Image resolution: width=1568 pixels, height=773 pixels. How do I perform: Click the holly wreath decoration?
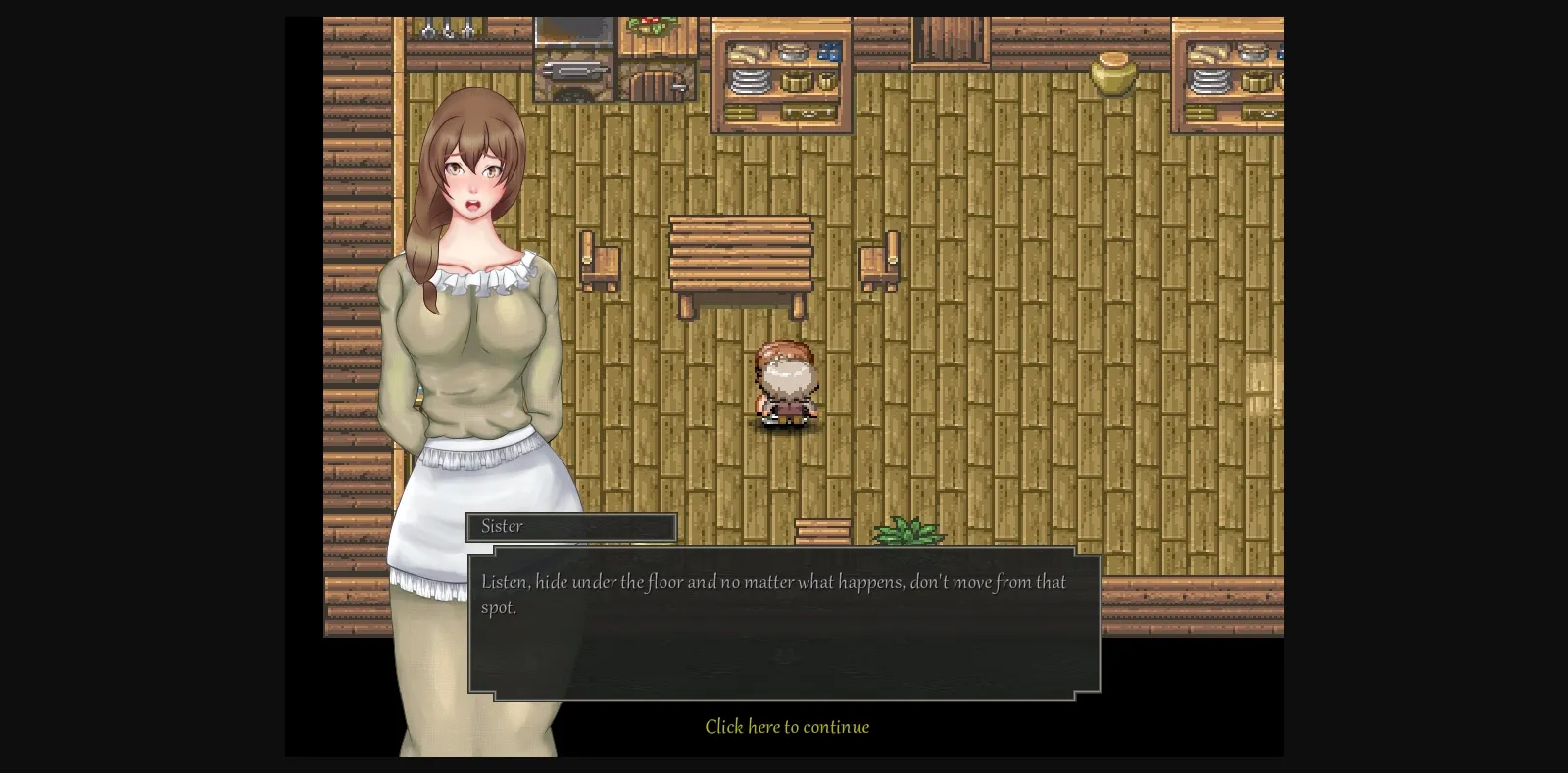[x=649, y=27]
